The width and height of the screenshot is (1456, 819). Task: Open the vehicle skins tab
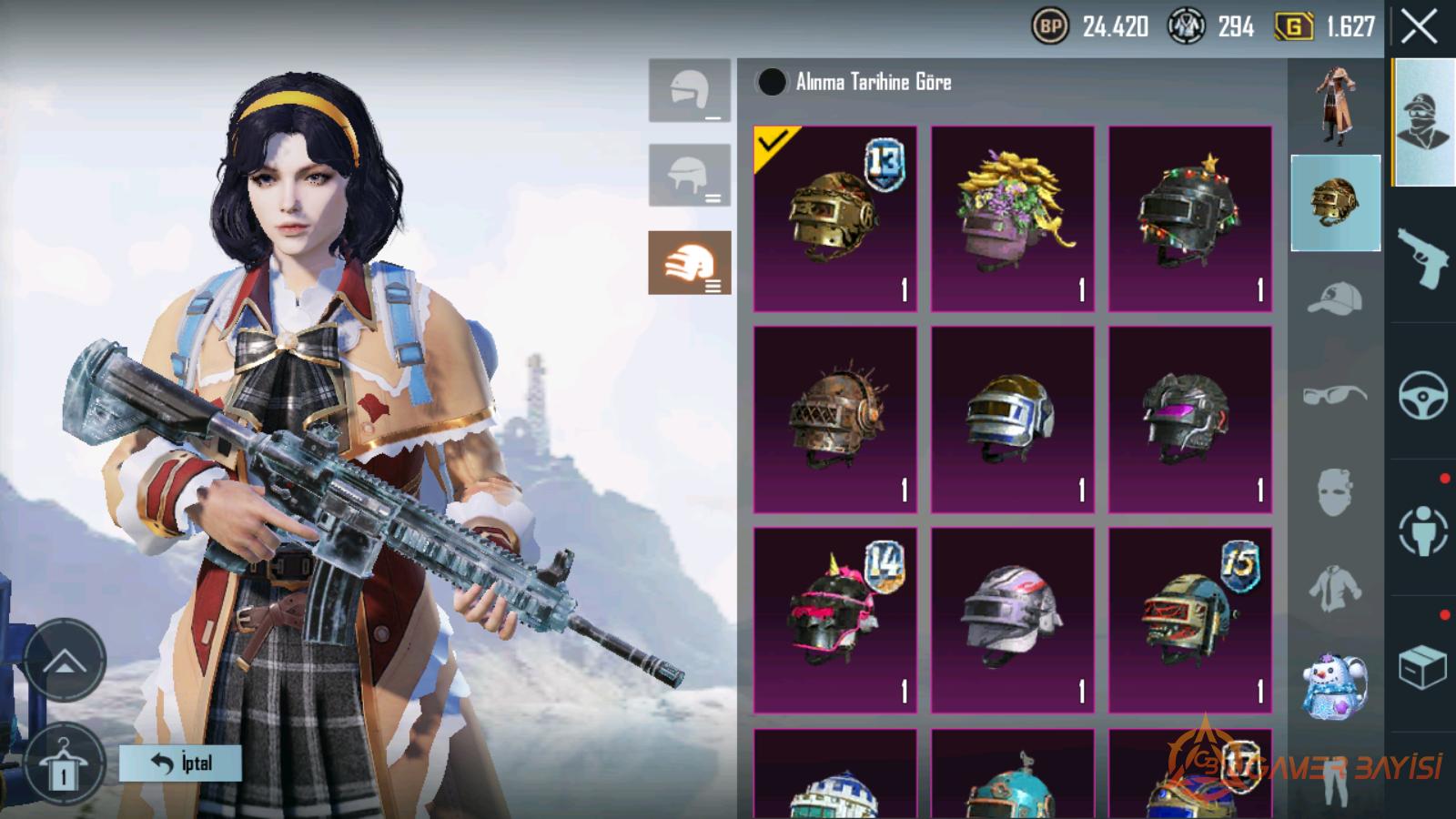pos(1423,395)
